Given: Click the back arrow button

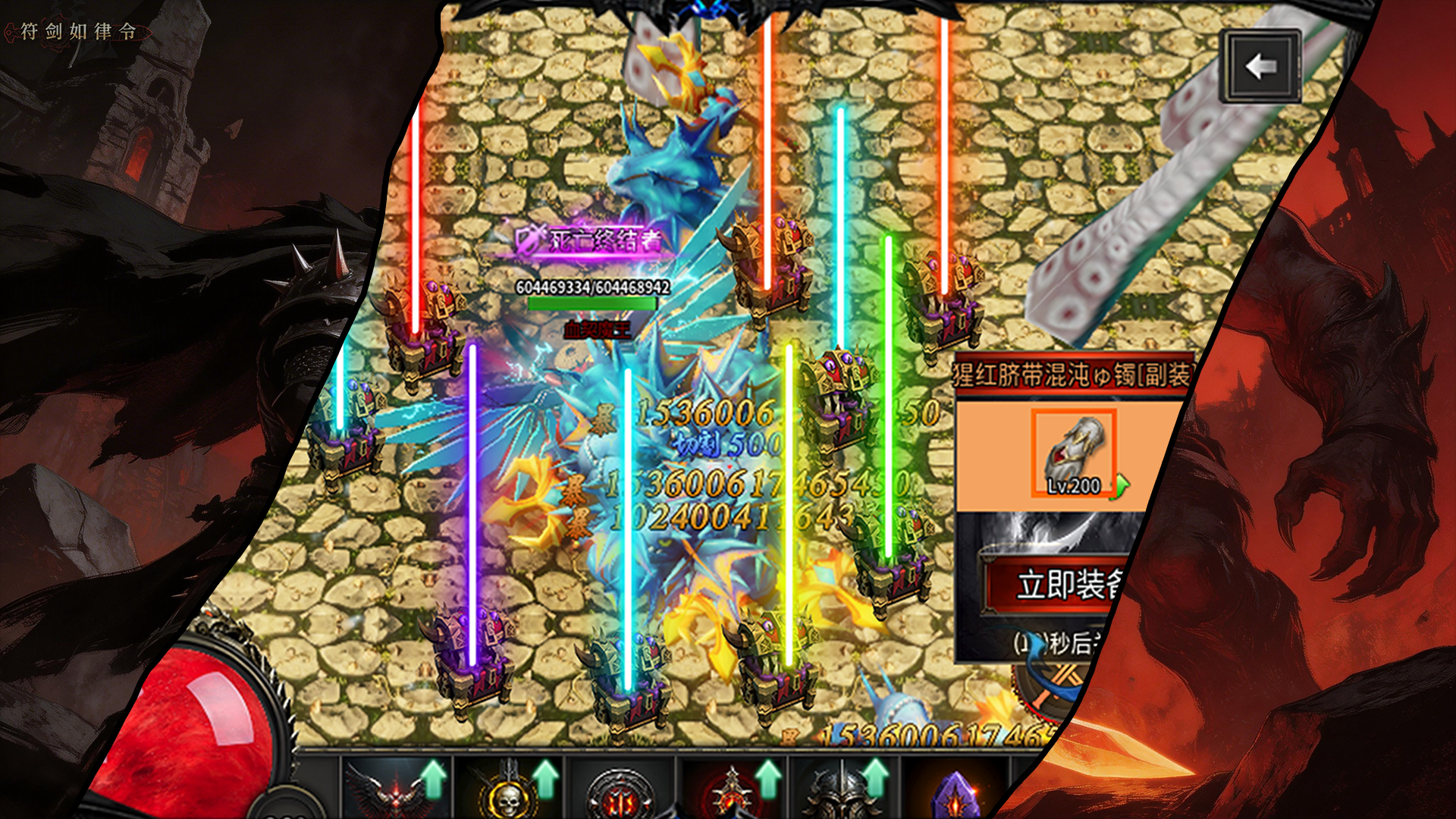Looking at the screenshot, I should [x=1260, y=67].
